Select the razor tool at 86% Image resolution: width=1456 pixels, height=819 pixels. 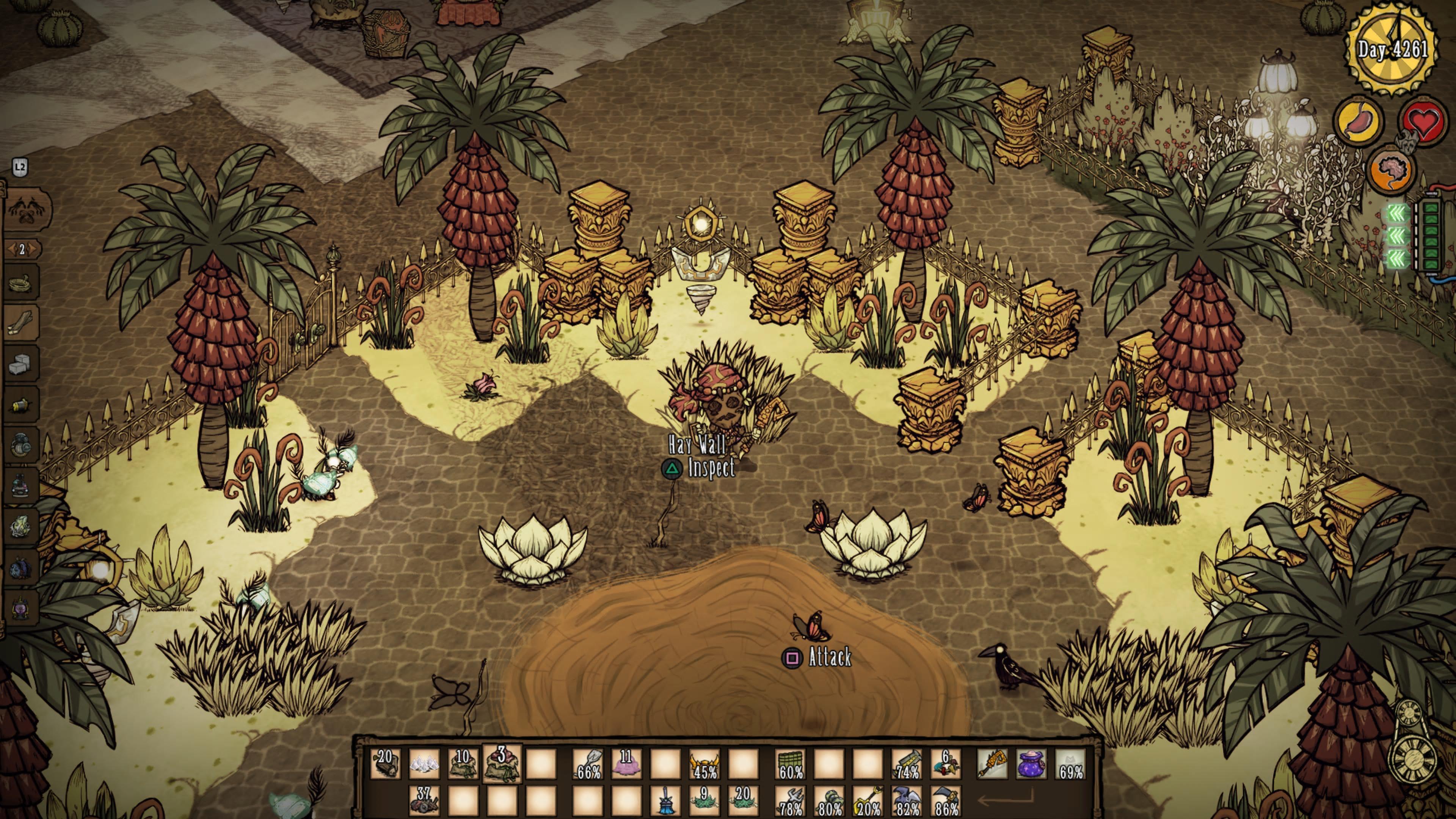(946, 800)
